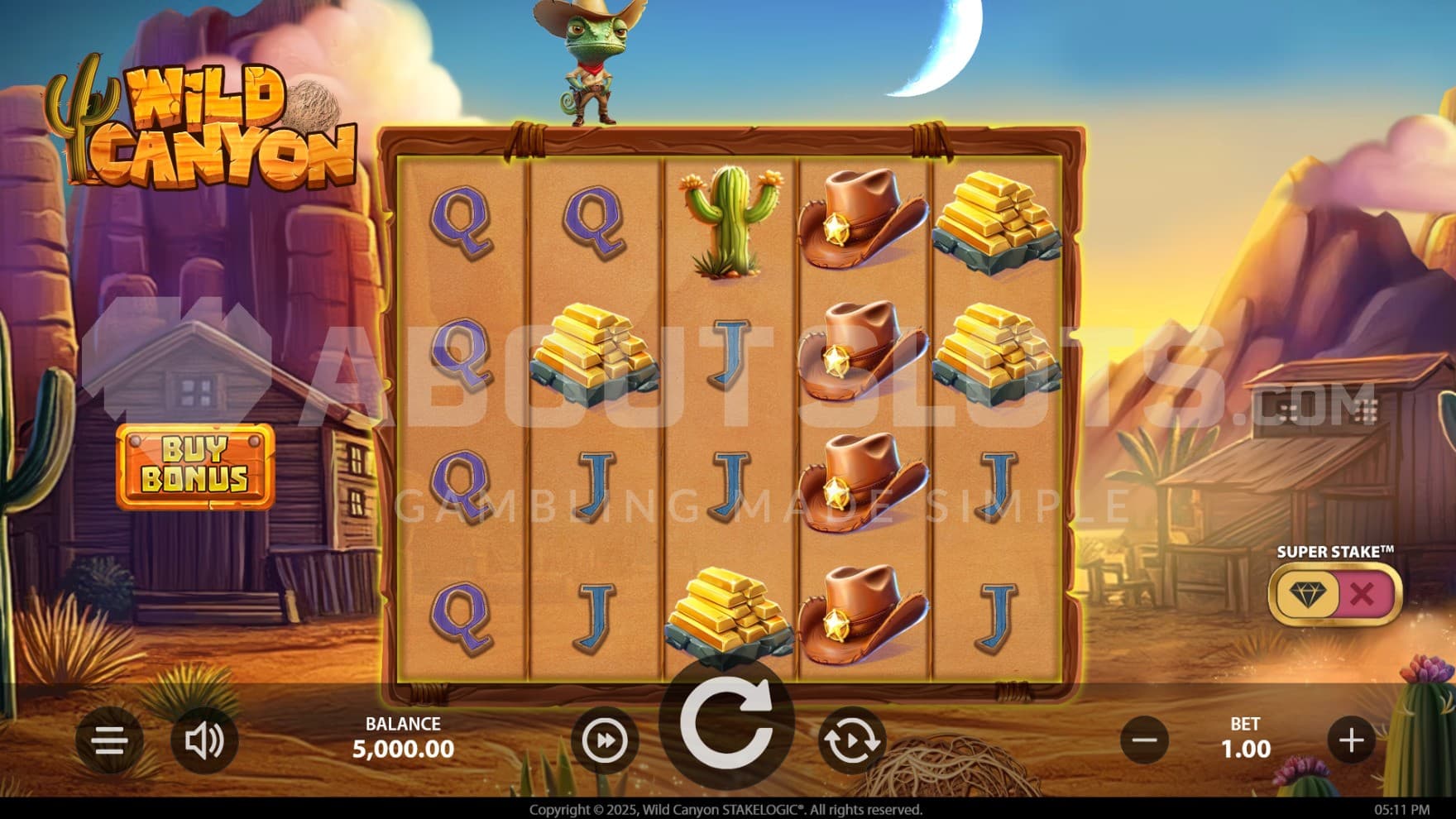Screen dimensions: 1456x819
Task: Open the autoplay settings button
Action: 851,740
